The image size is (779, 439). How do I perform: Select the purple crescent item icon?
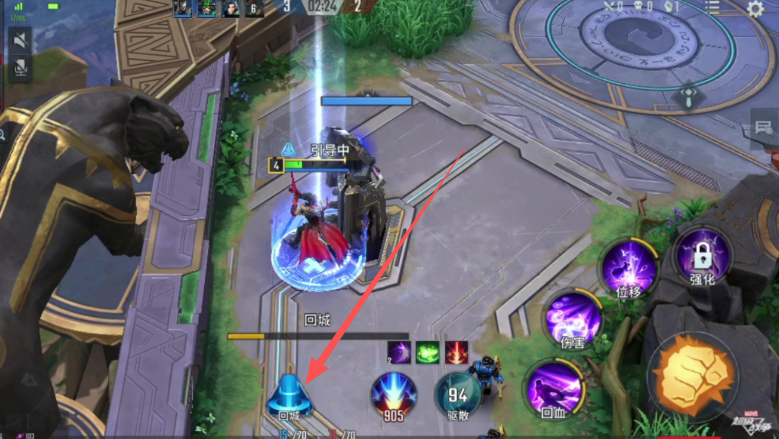point(399,352)
